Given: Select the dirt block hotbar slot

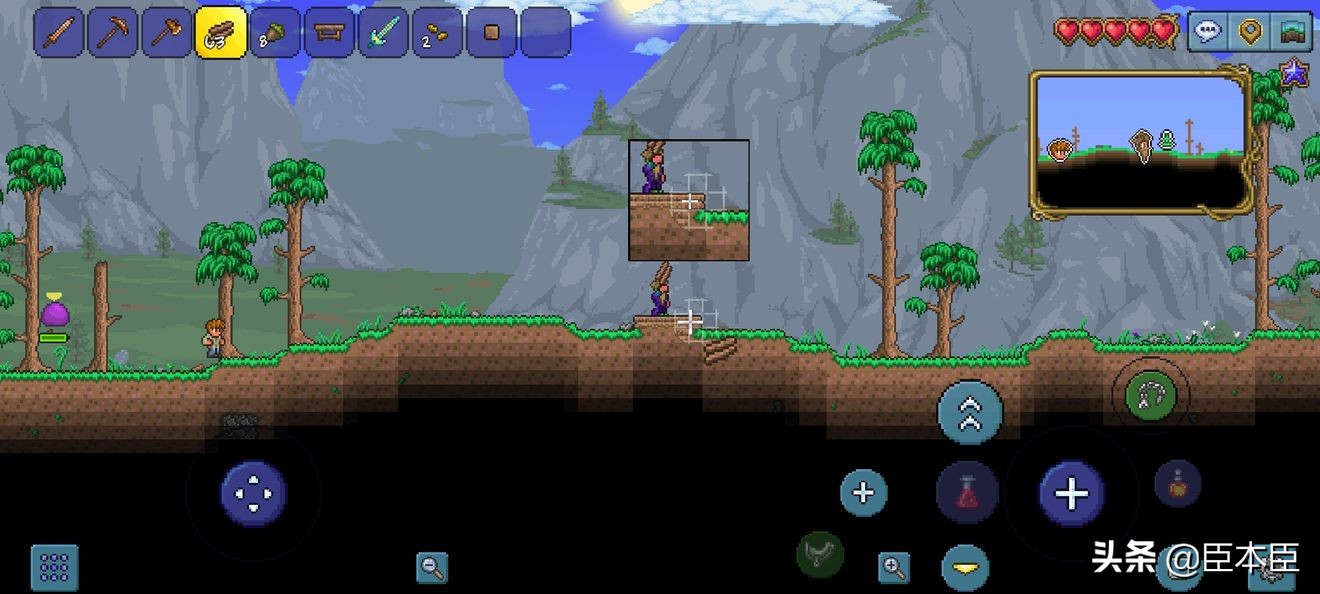Looking at the screenshot, I should [x=491, y=33].
